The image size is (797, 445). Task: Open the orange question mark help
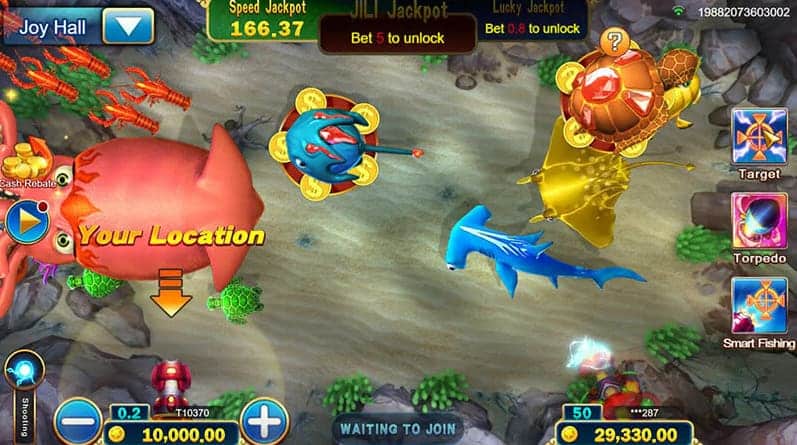click(615, 41)
